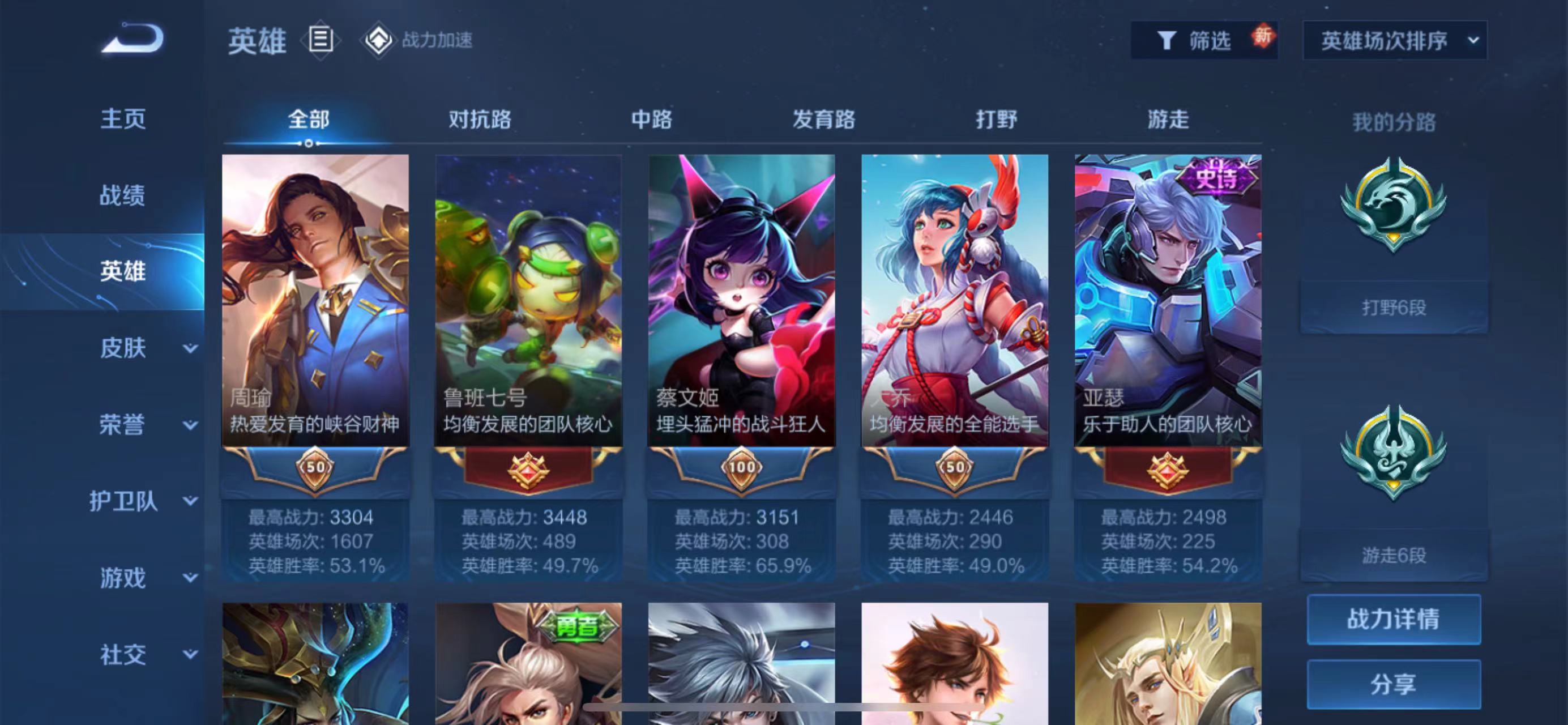Switch to the 中路 mid lane tab
The height and width of the screenshot is (725, 1568).
(x=651, y=120)
